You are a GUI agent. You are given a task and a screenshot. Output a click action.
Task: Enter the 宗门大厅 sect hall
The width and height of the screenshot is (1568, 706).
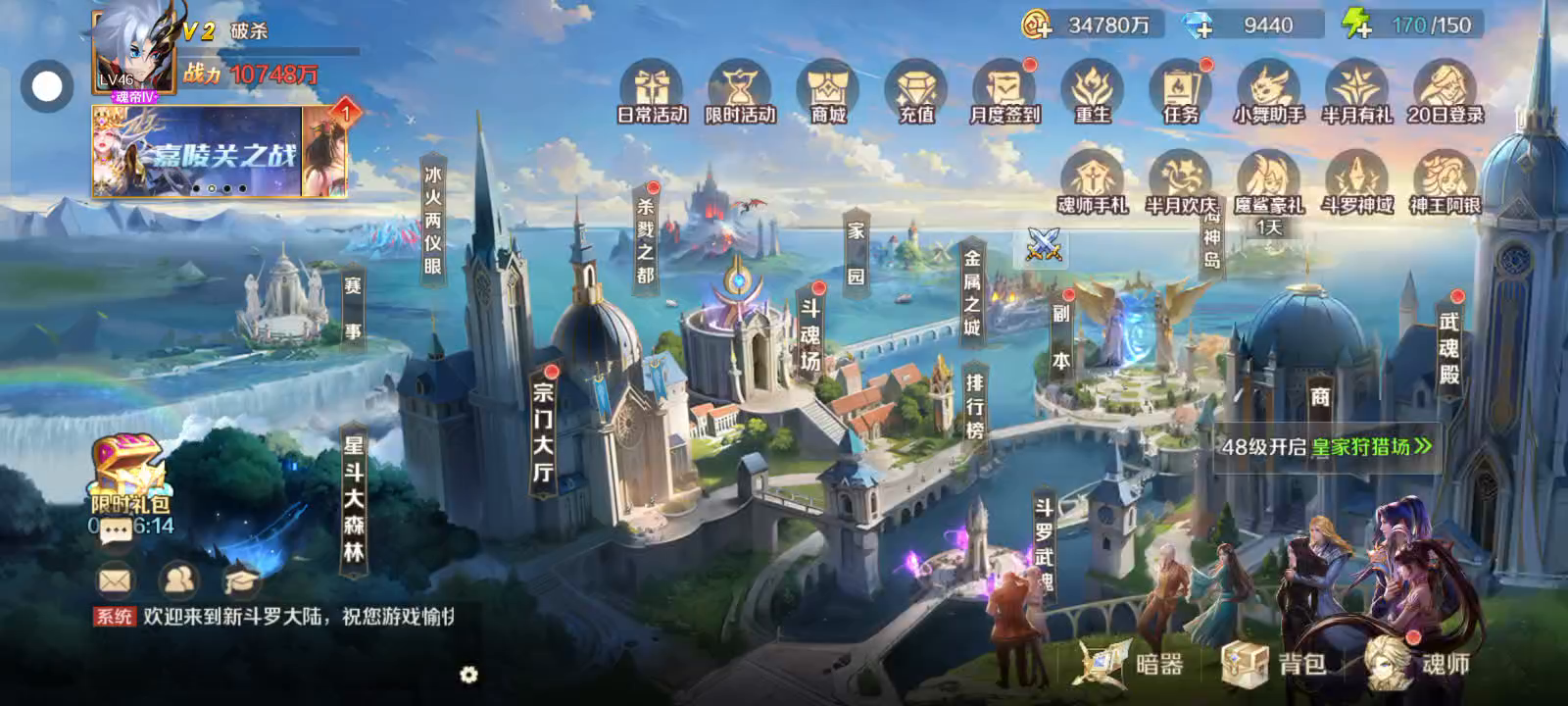coord(544,431)
